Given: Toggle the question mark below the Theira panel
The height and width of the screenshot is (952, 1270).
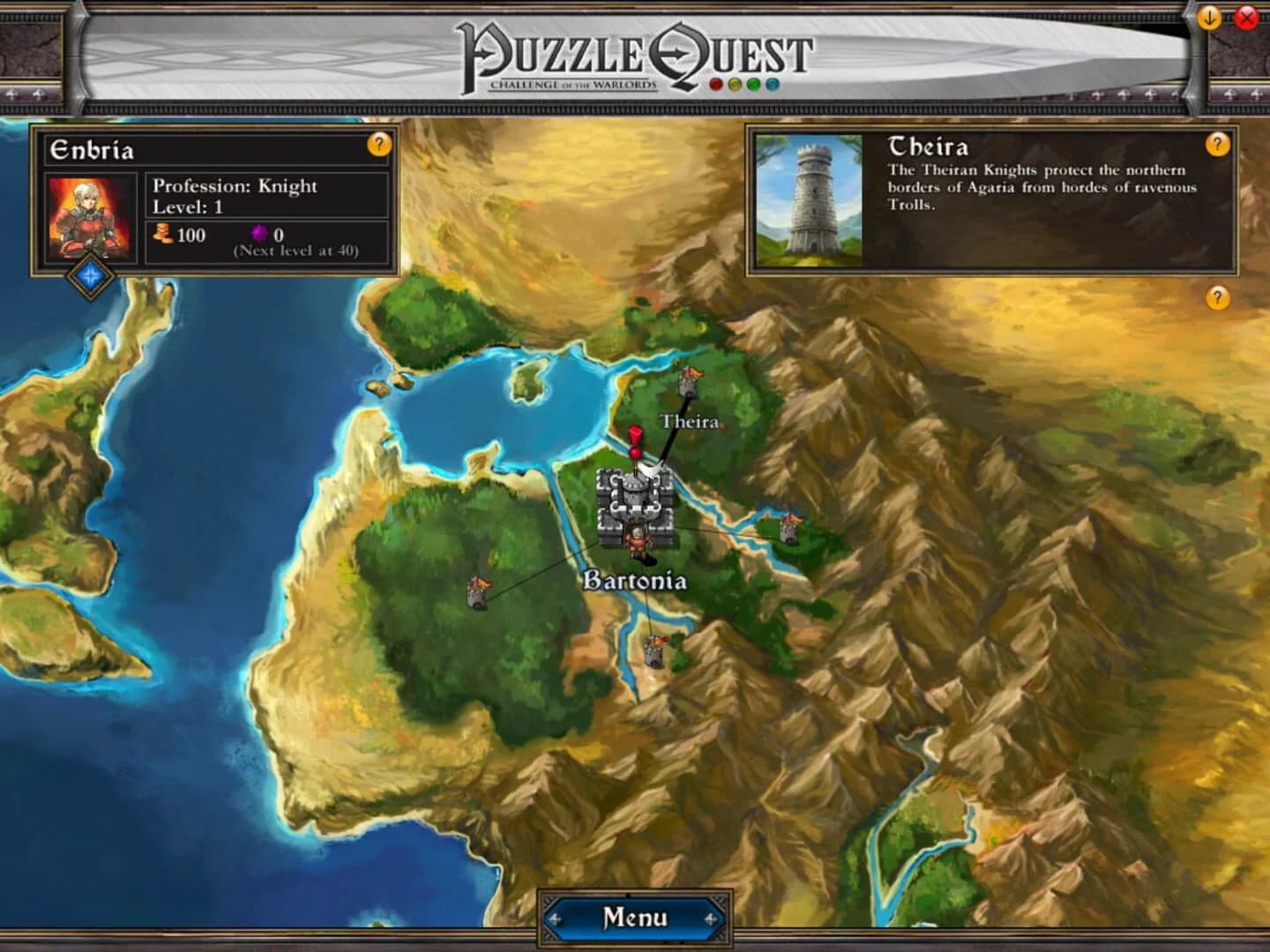Looking at the screenshot, I should [1218, 298].
